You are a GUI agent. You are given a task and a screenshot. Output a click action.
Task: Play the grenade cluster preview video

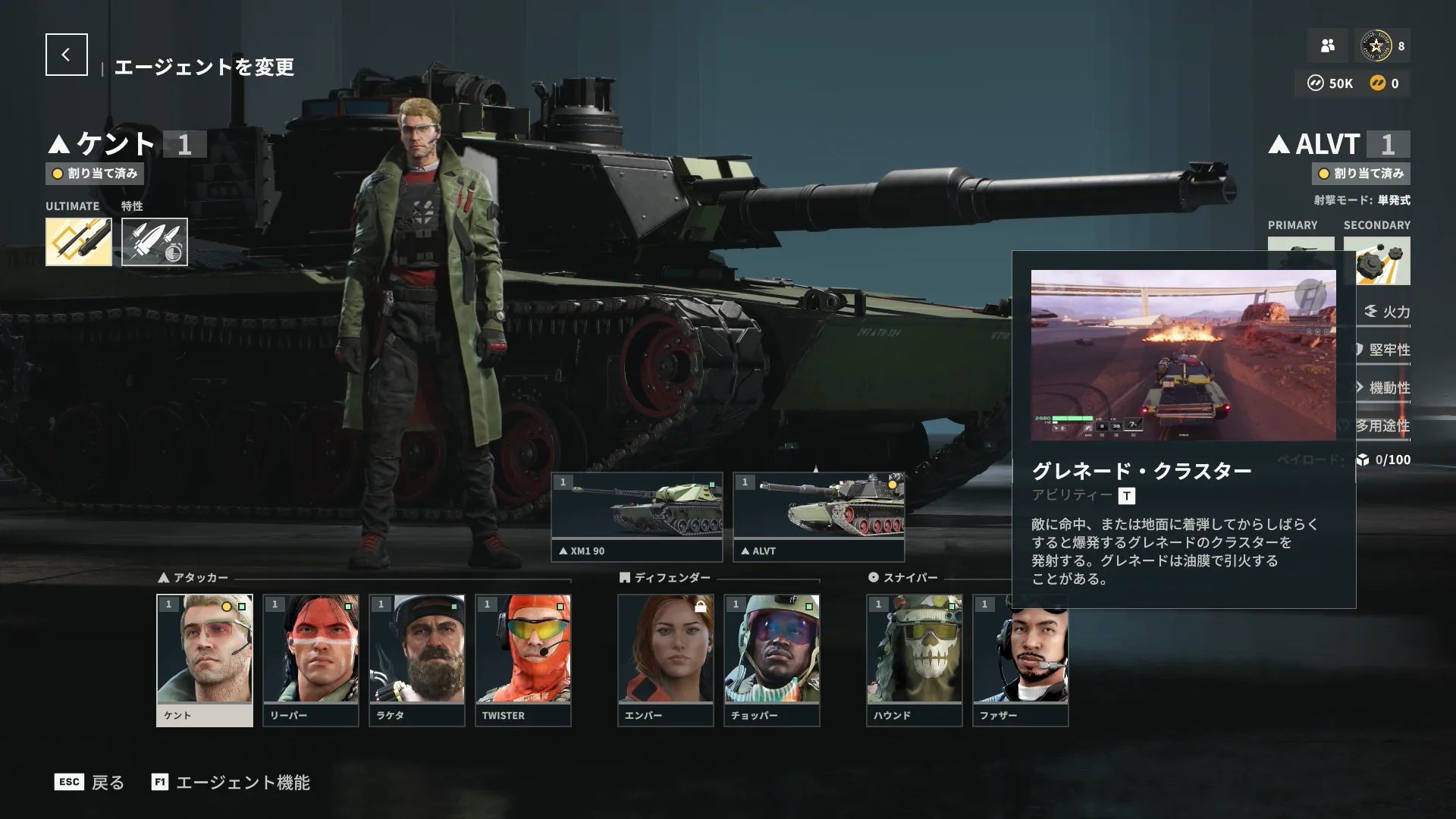tap(1183, 355)
